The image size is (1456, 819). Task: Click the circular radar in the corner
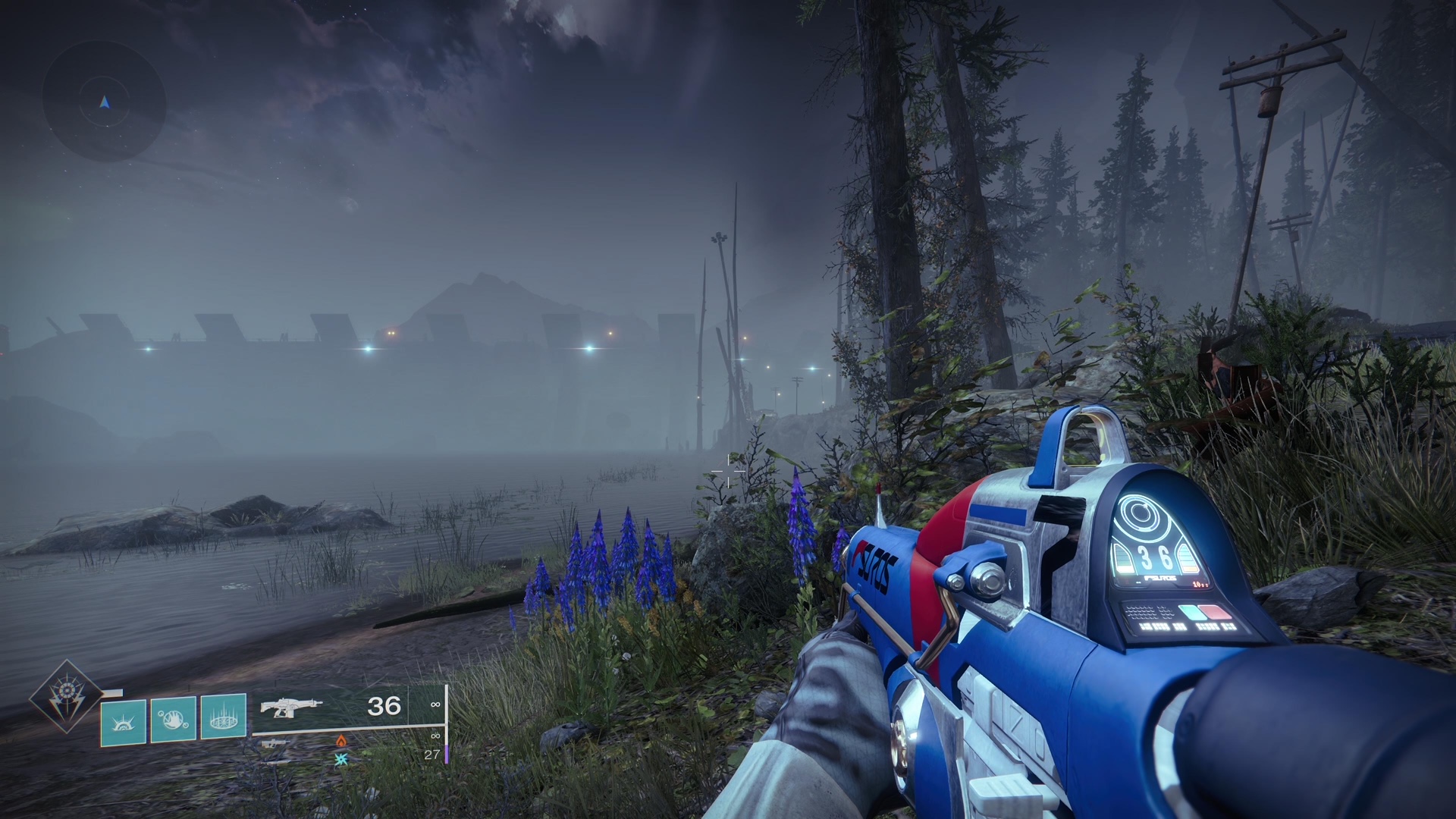[104, 101]
